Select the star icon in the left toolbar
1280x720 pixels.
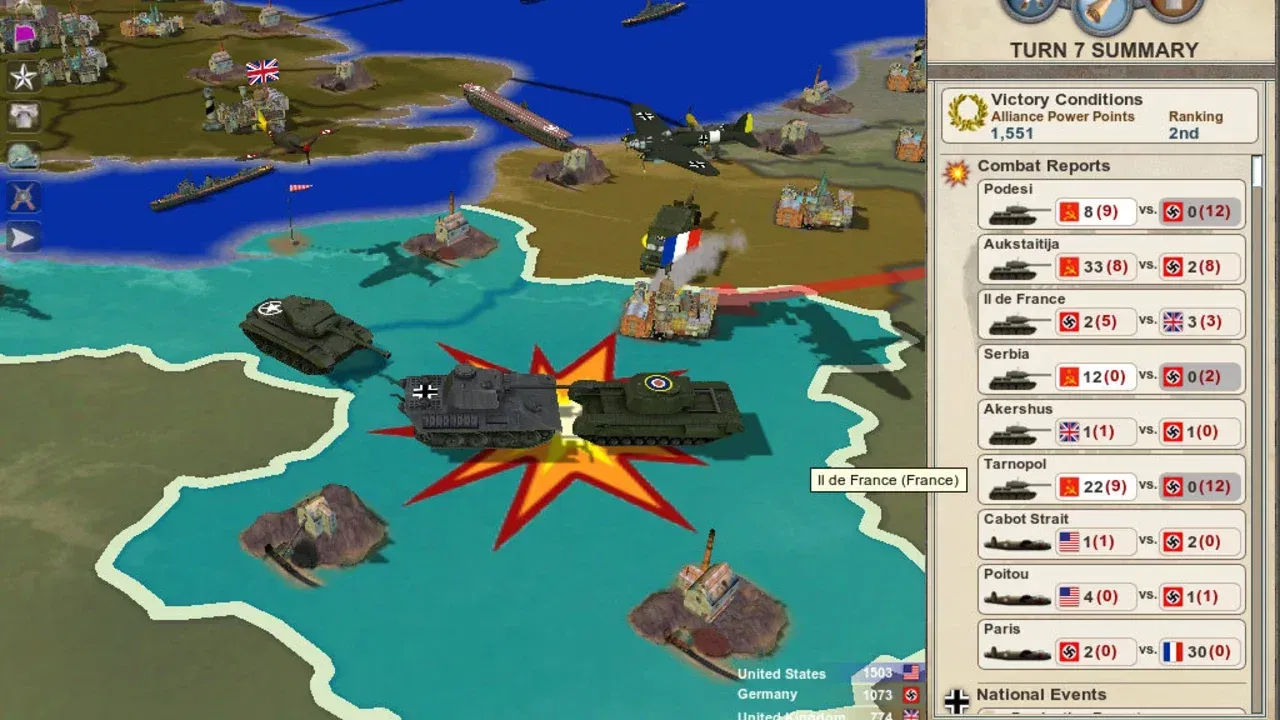click(22, 75)
